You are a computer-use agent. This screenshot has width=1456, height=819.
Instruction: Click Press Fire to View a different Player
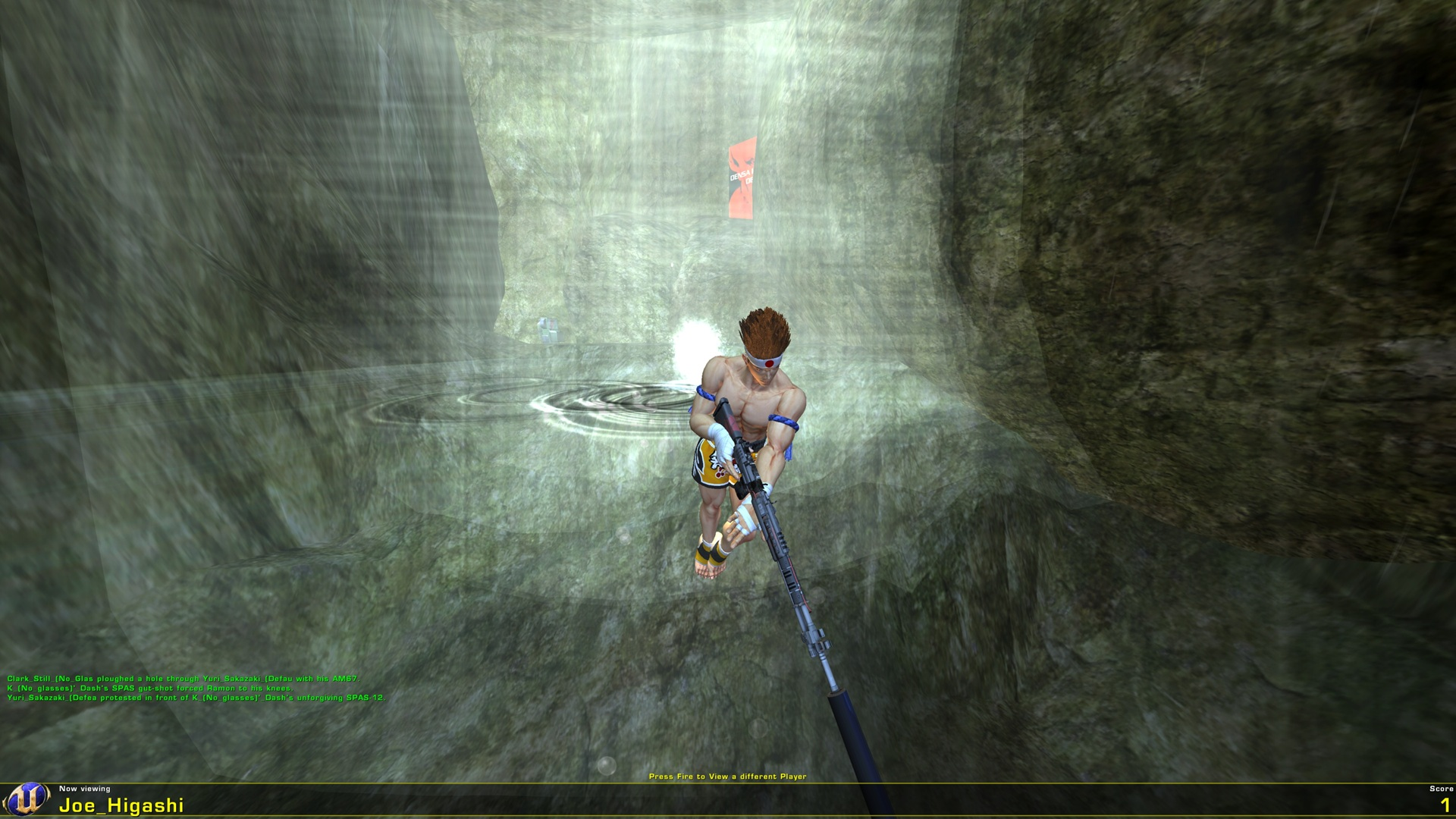click(x=728, y=776)
